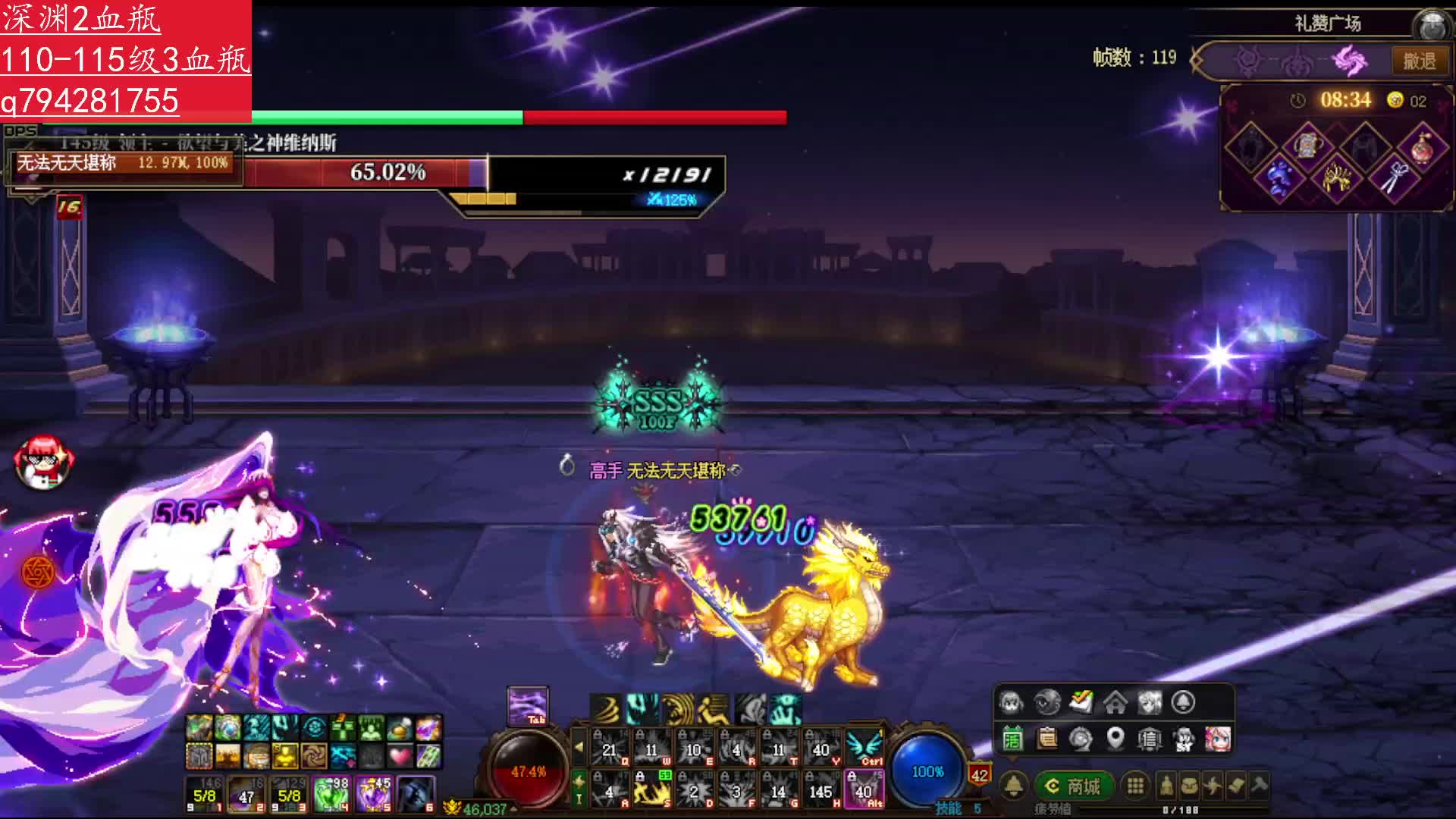Open the nine-dot grid menu button
Viewport: 1456px width, 819px height.
point(1134,786)
